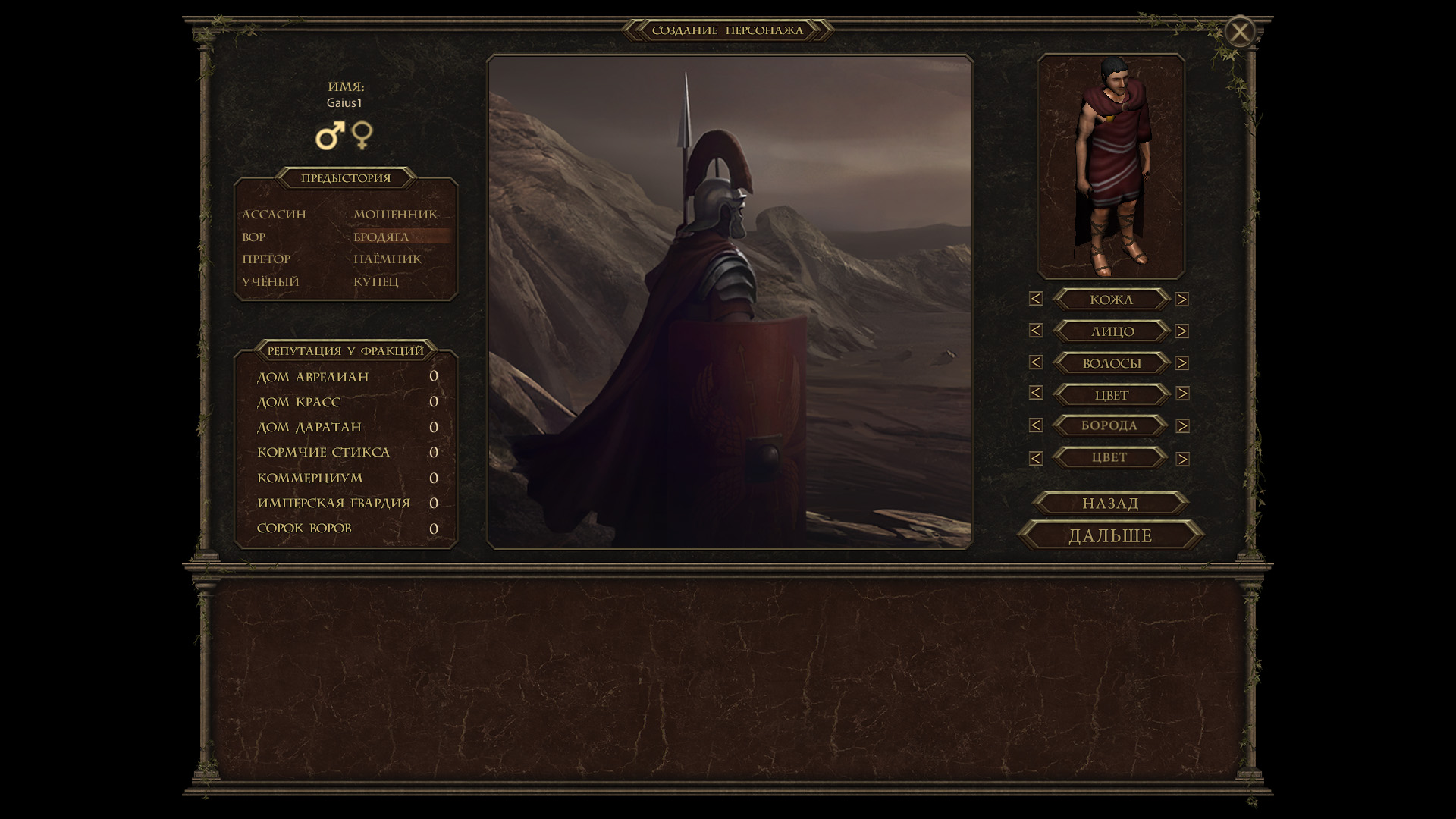Go back with the Назад button

1110,504
